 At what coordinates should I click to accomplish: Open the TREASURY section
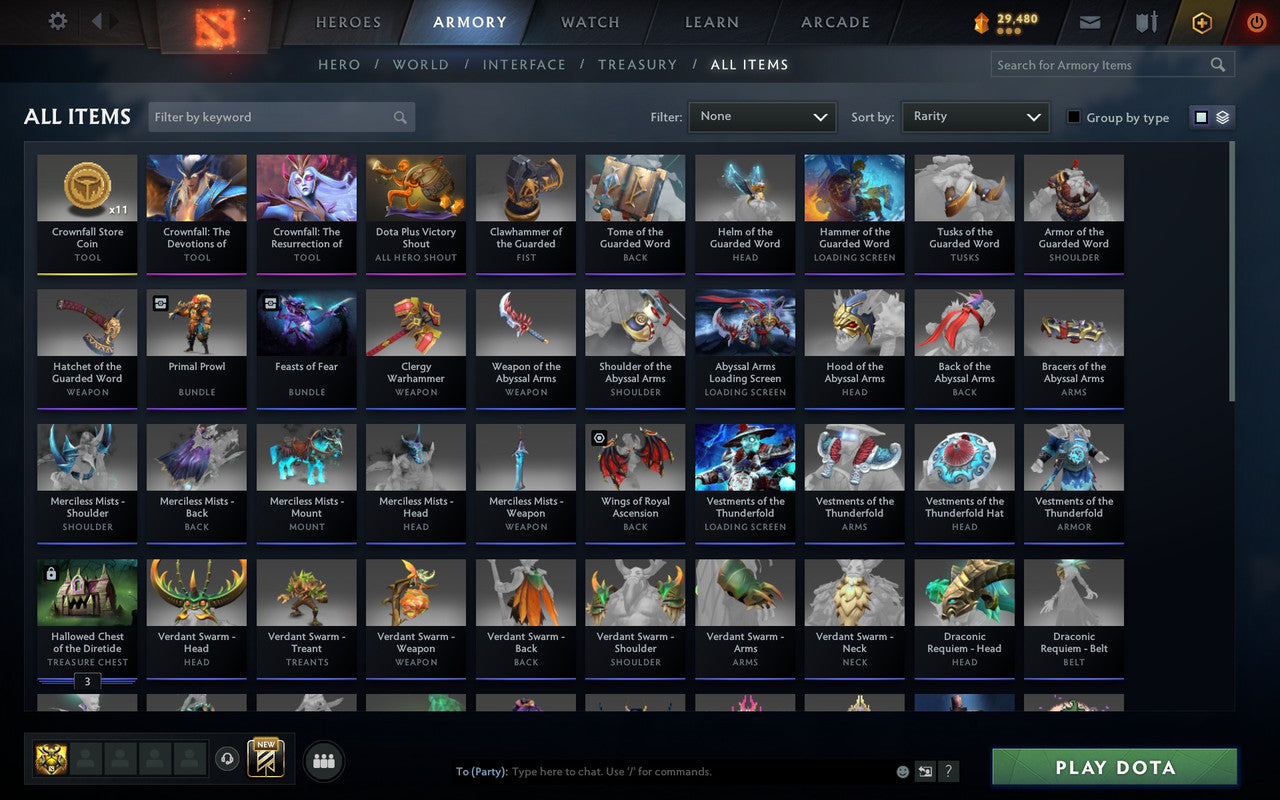pyautogui.click(x=637, y=64)
